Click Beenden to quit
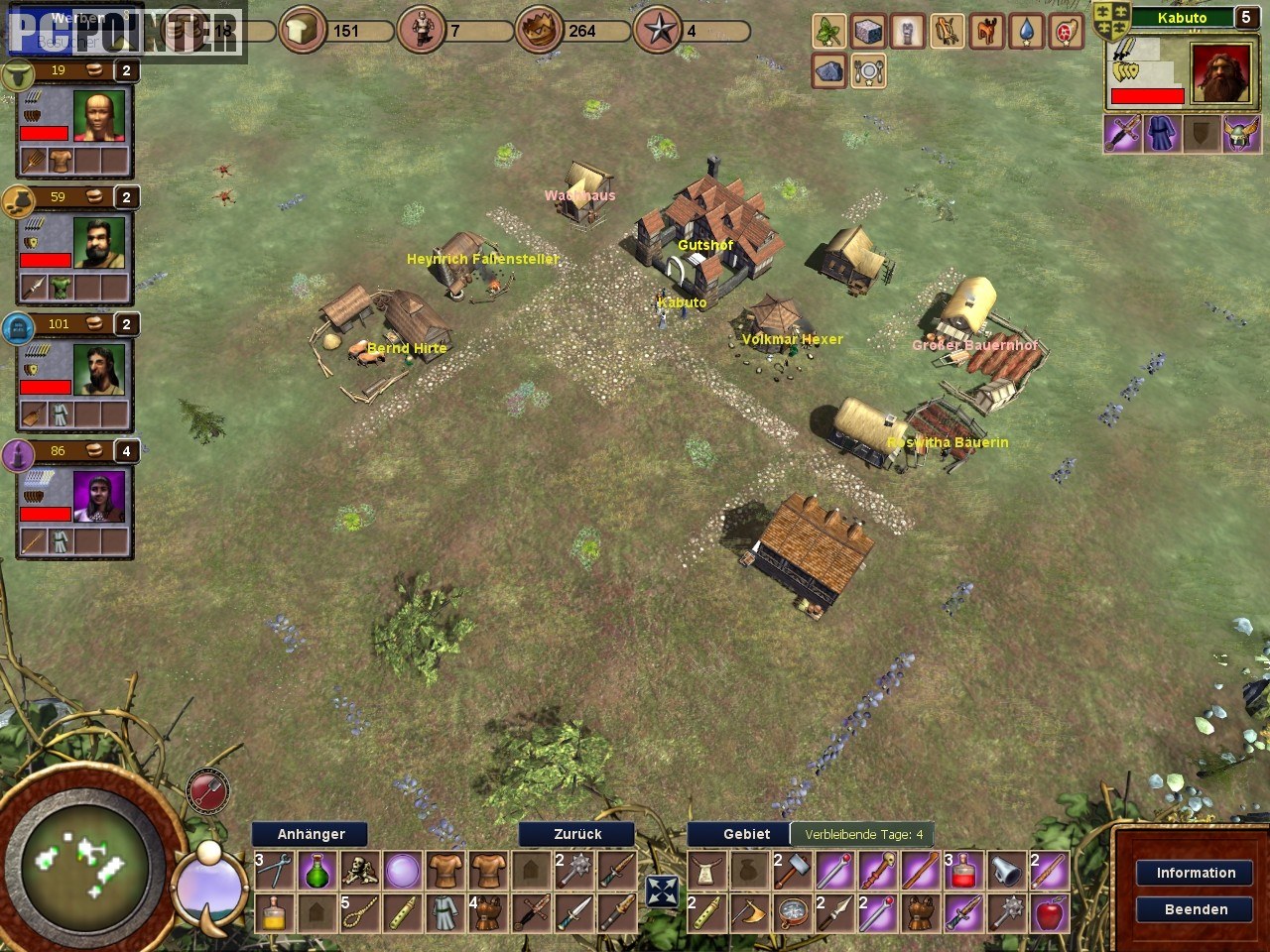The height and width of the screenshot is (952, 1270). point(1196,909)
